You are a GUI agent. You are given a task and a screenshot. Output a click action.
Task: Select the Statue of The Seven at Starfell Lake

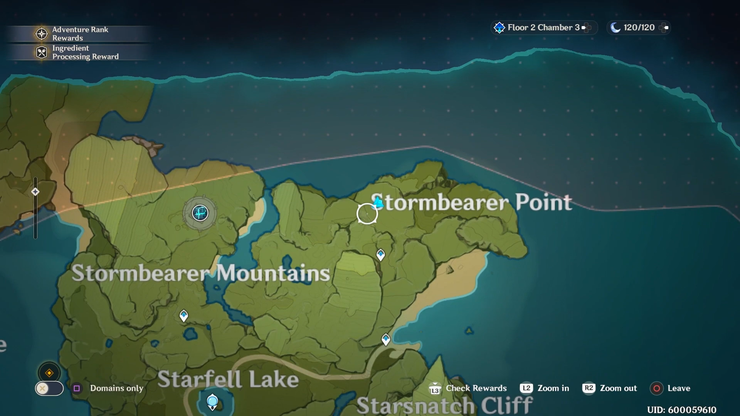pyautogui.click(x=212, y=402)
